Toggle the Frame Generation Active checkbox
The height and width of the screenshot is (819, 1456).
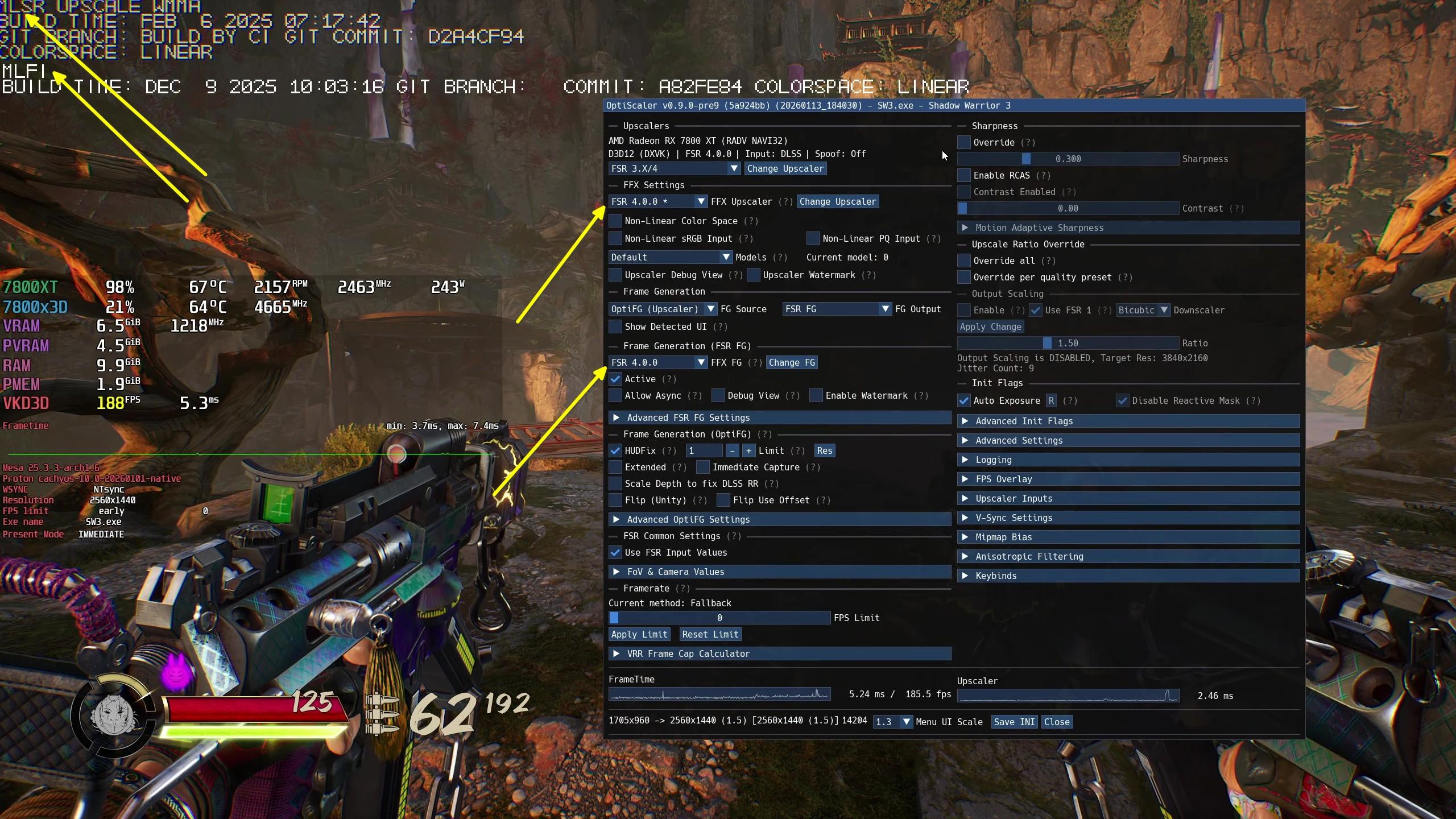pos(615,379)
